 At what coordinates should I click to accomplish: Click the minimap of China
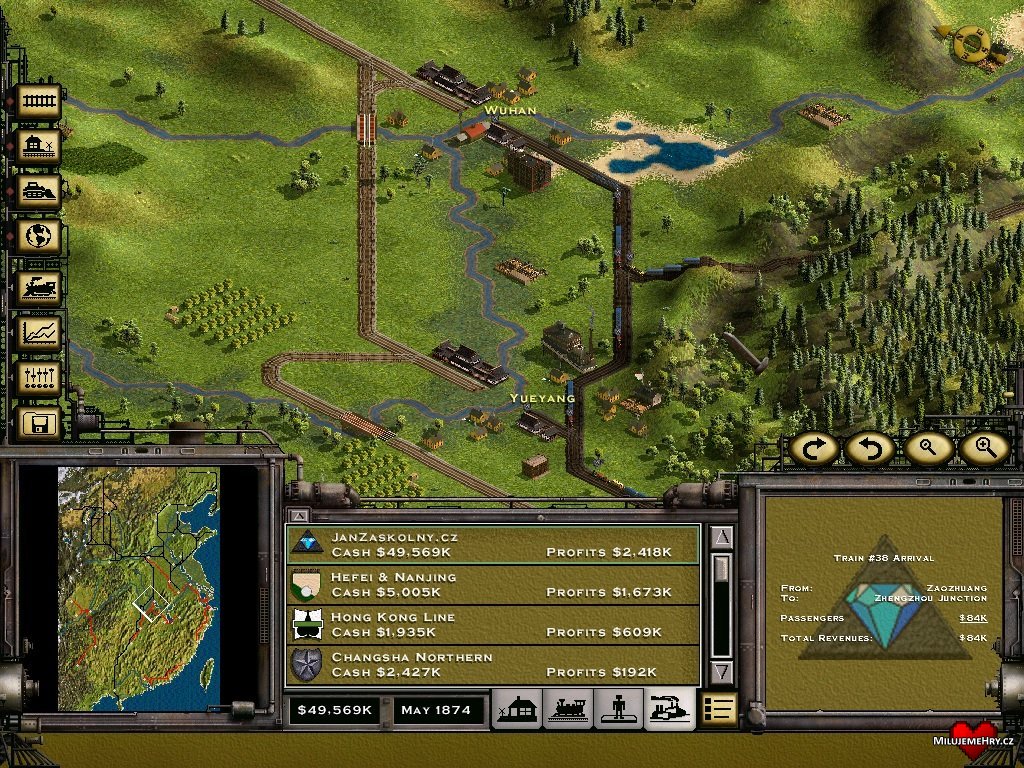tap(138, 588)
